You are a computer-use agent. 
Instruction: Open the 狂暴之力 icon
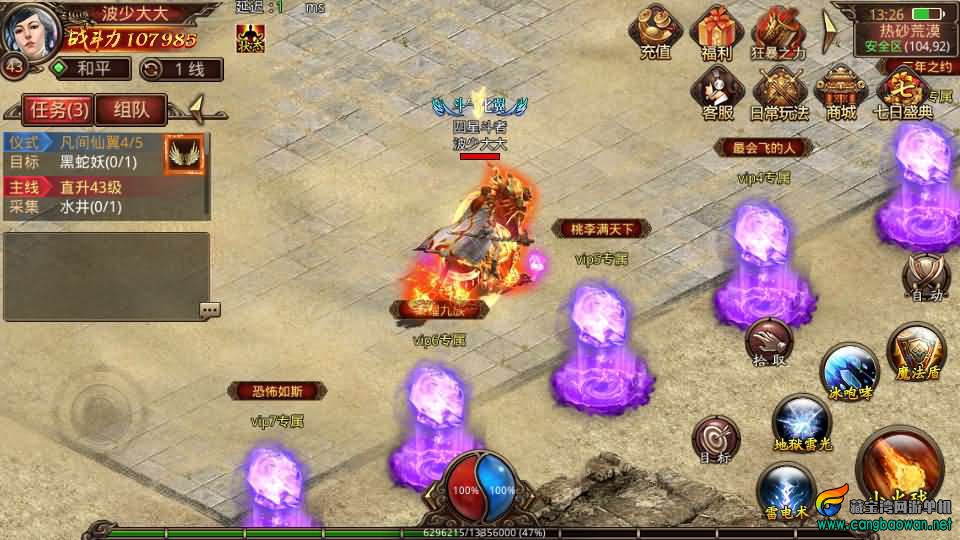click(777, 33)
